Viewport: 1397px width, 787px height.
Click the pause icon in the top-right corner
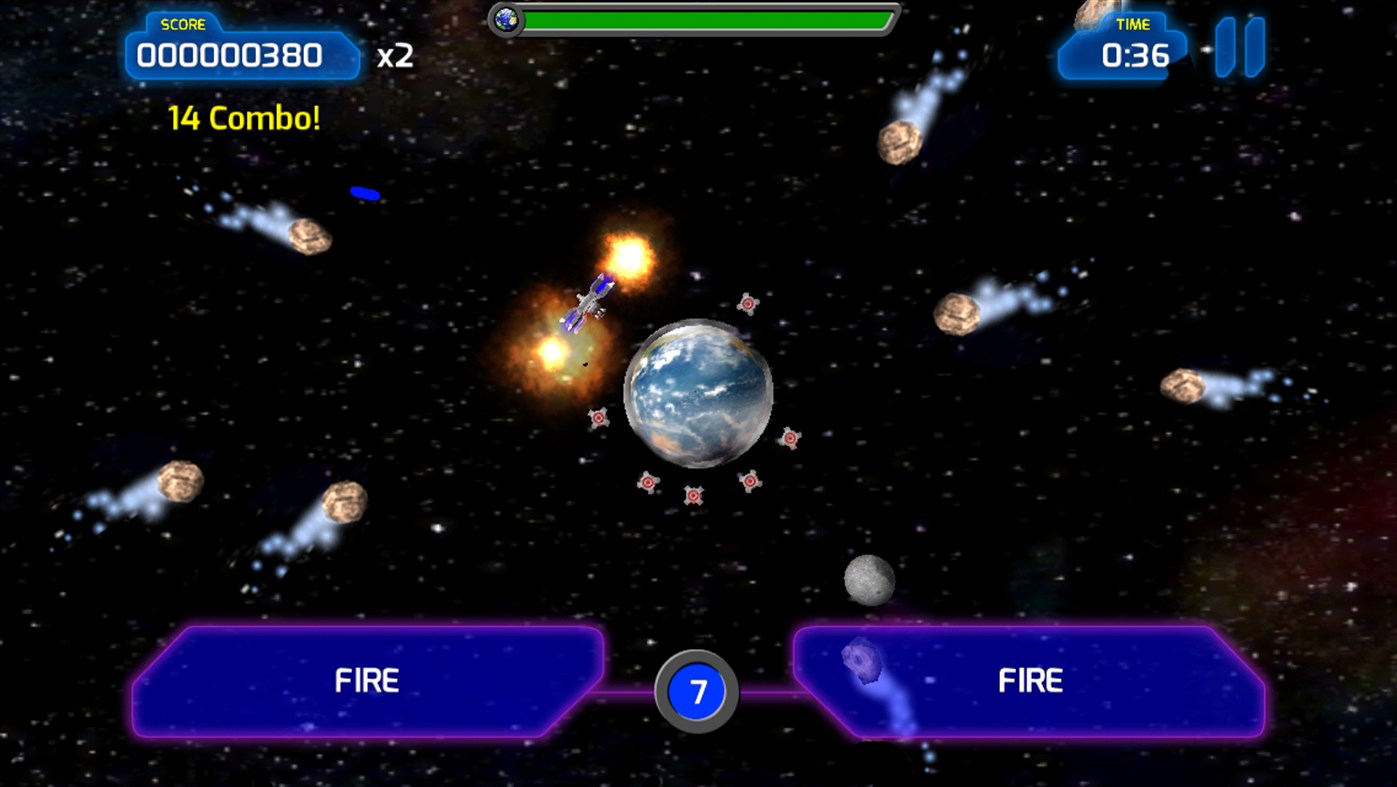(1240, 45)
